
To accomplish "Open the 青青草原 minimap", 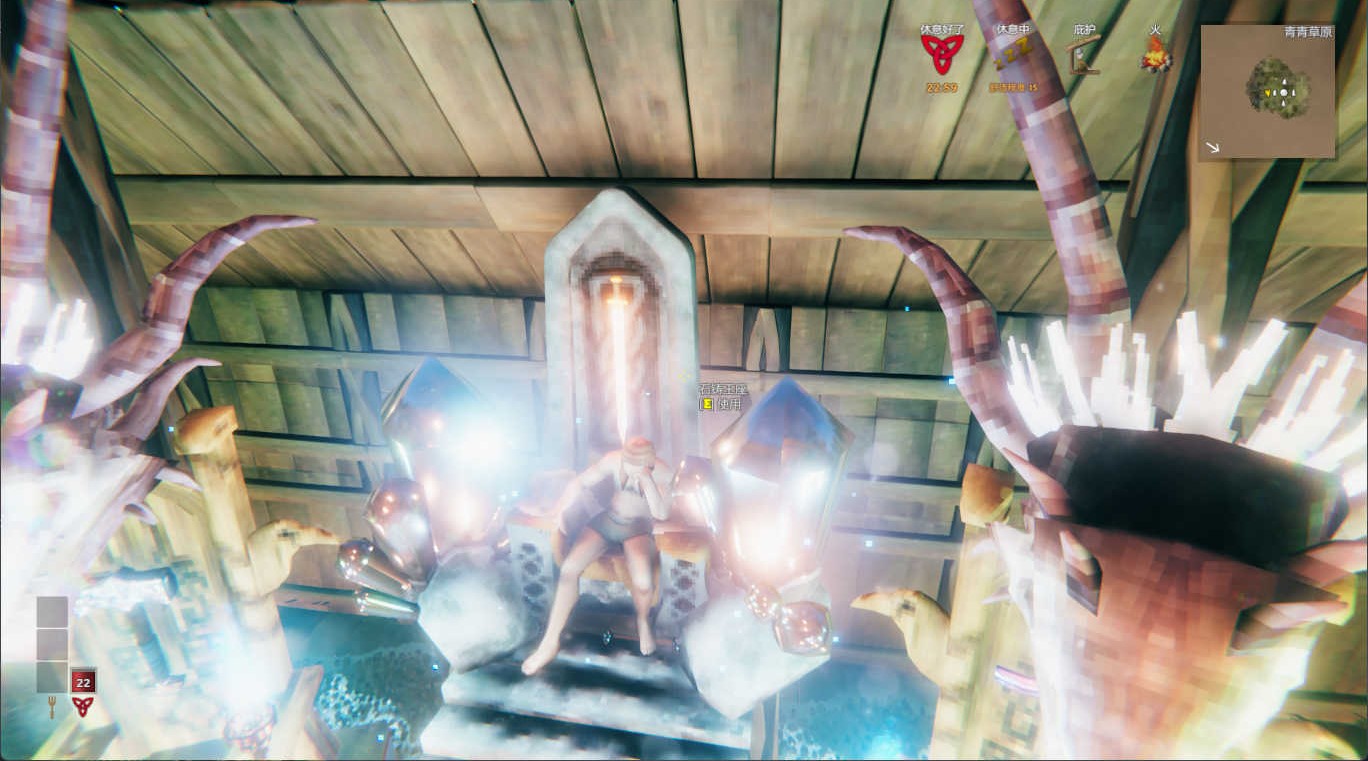I will pos(1267,92).
